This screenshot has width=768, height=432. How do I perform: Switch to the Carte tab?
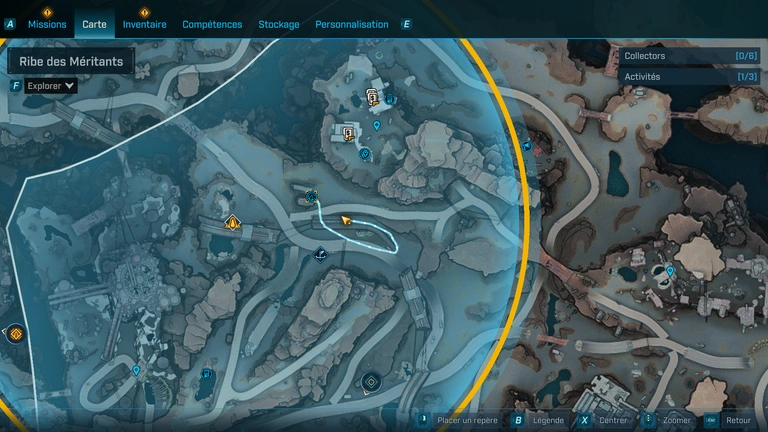pyautogui.click(x=94, y=24)
